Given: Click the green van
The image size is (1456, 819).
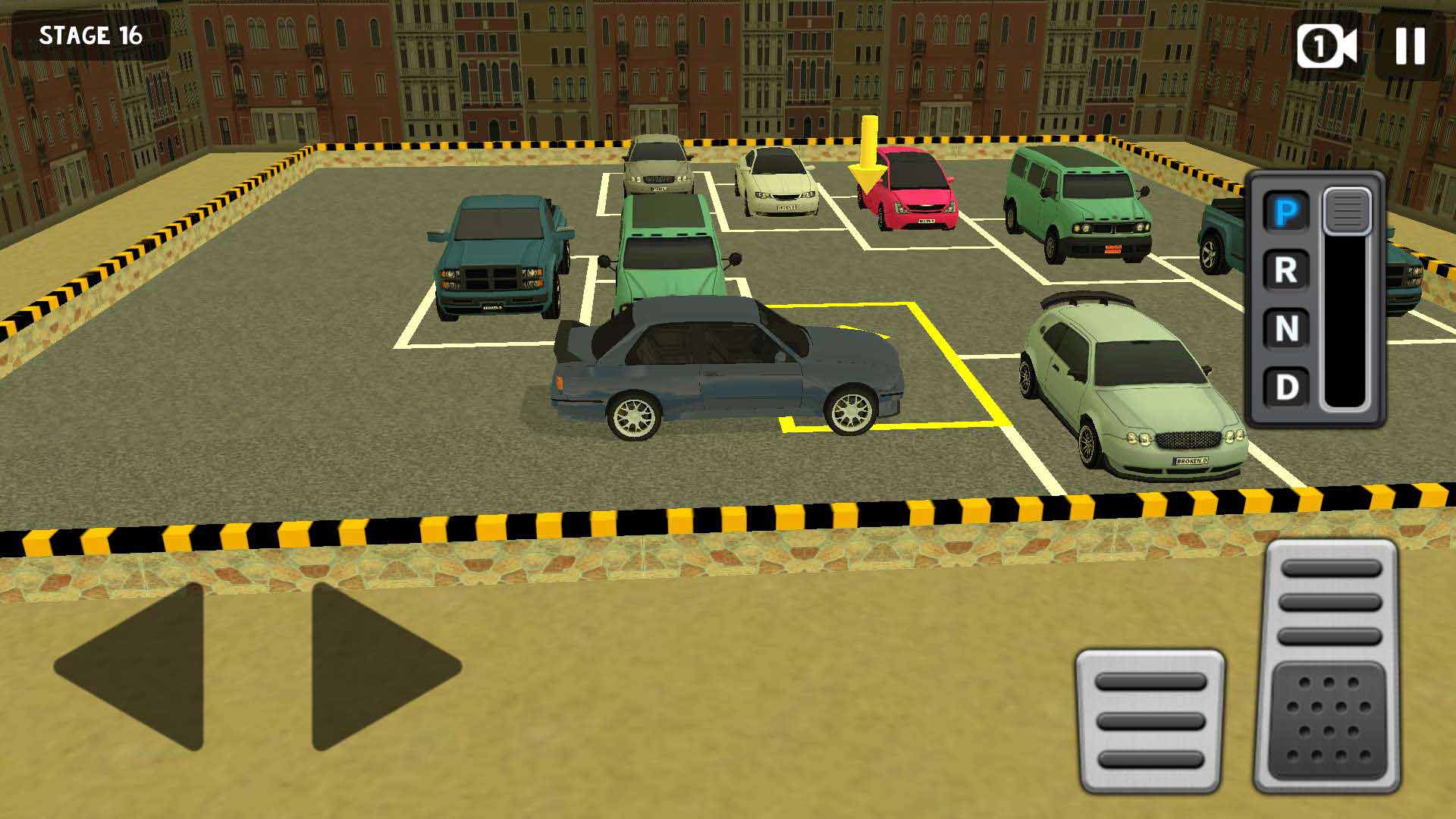Looking at the screenshot, I should pyautogui.click(x=1077, y=205).
